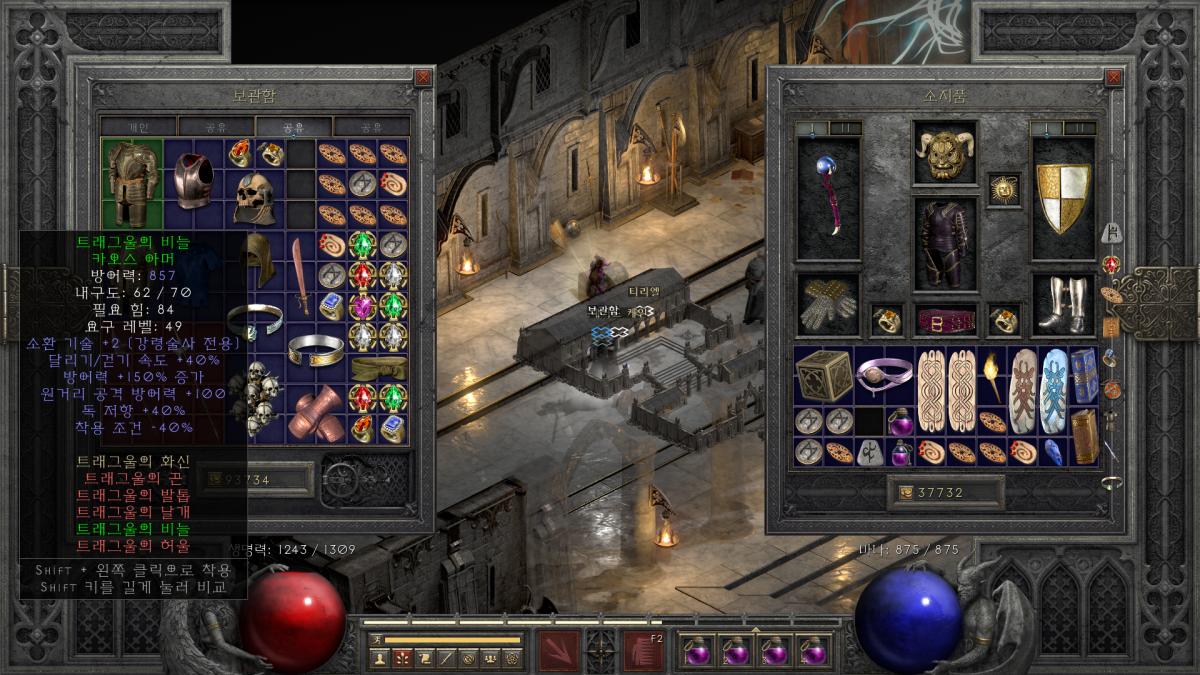The image size is (1200, 675).
Task: Open the left-click skill selector
Action: coord(556,650)
